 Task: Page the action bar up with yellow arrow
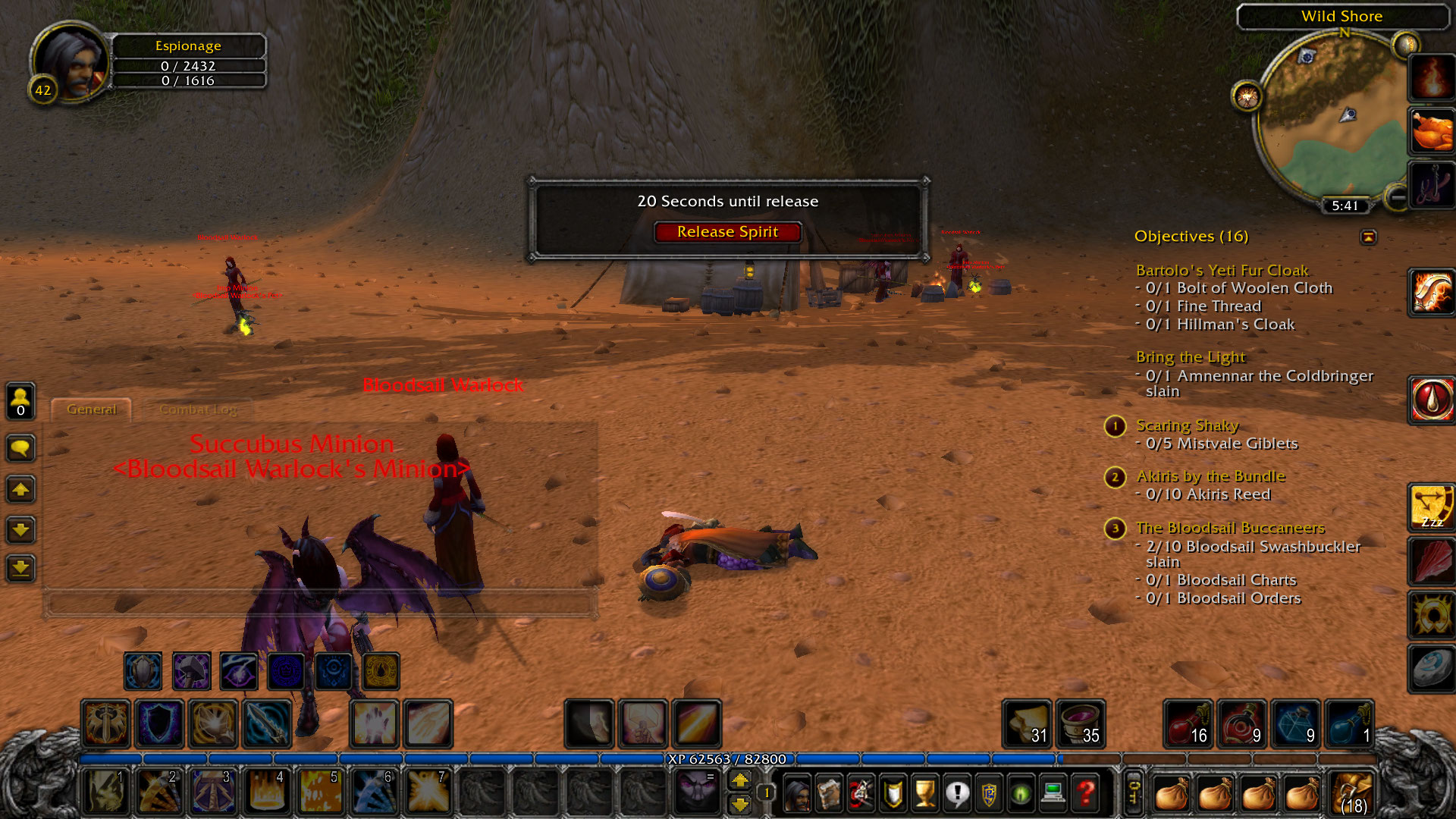[x=740, y=780]
